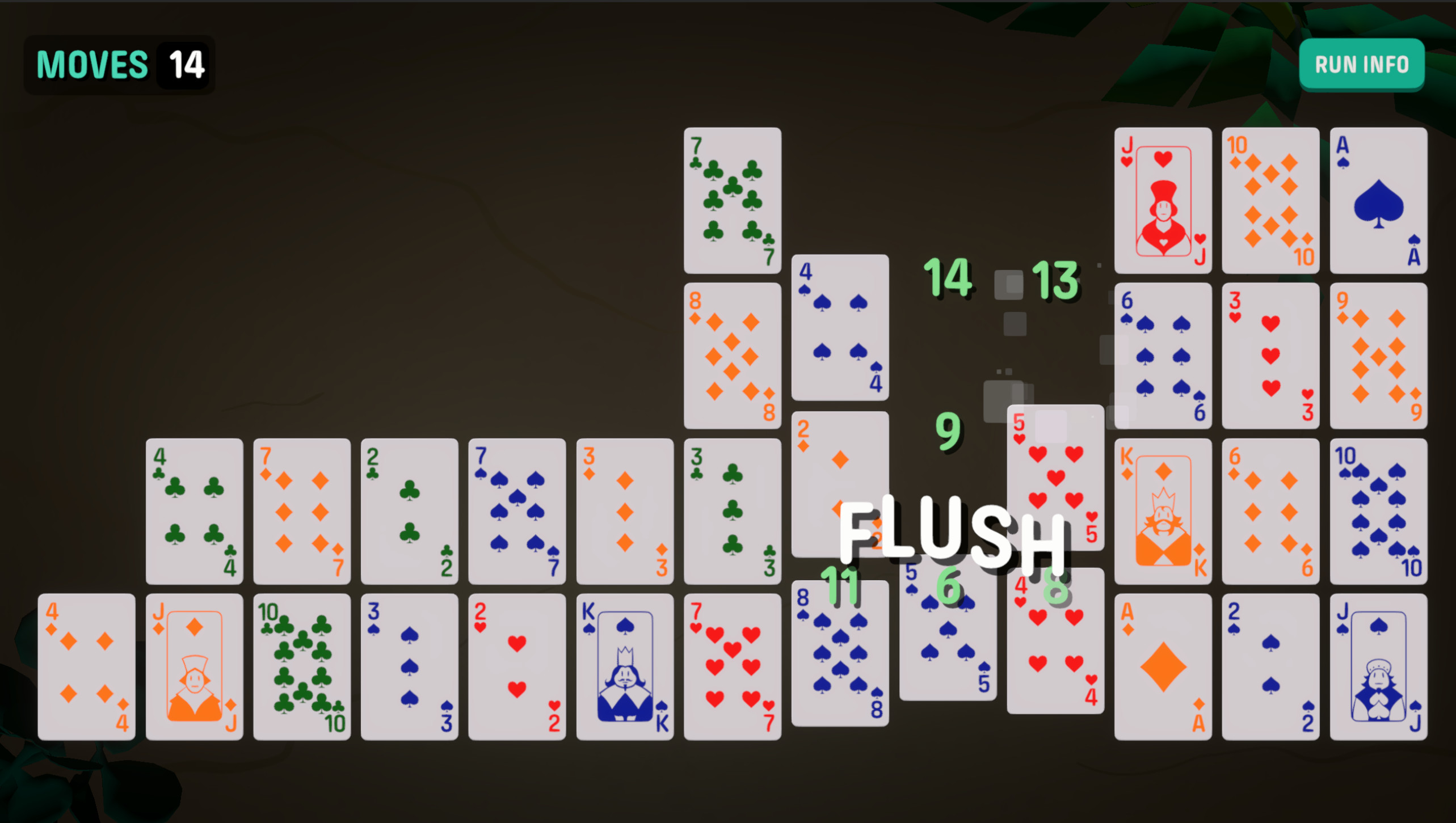The height and width of the screenshot is (823, 1456).
Task: Pick the 2 of hearts card
Action: click(516, 664)
